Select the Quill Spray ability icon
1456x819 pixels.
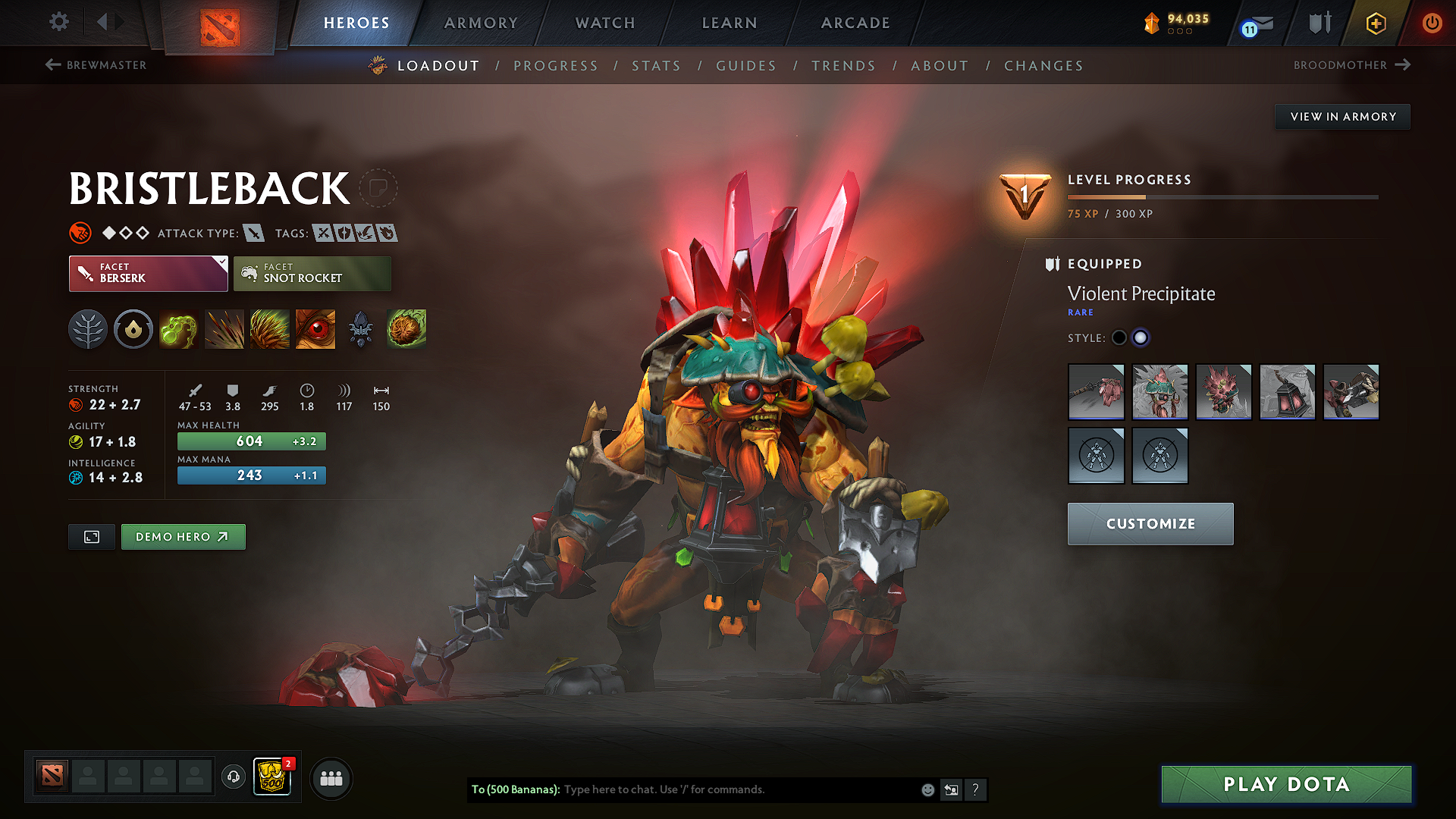(224, 329)
